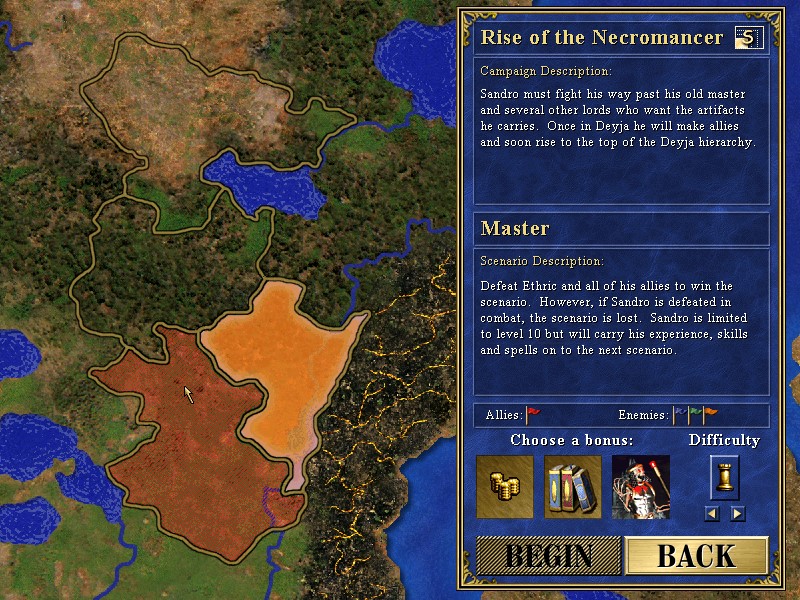Image resolution: width=800 pixels, height=600 pixels.
Task: Go back using the BACK button
Action: click(696, 556)
